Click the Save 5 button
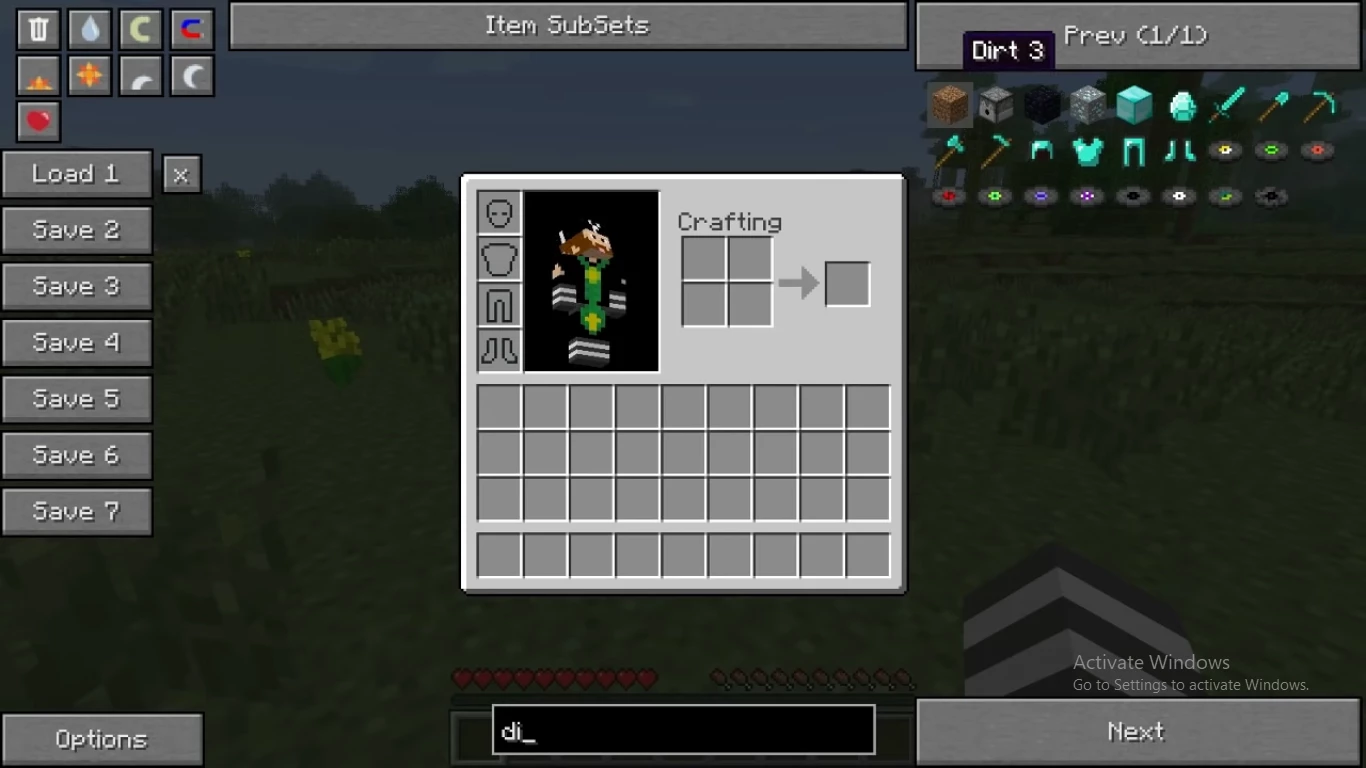This screenshot has height=768, width=1366. click(x=77, y=399)
